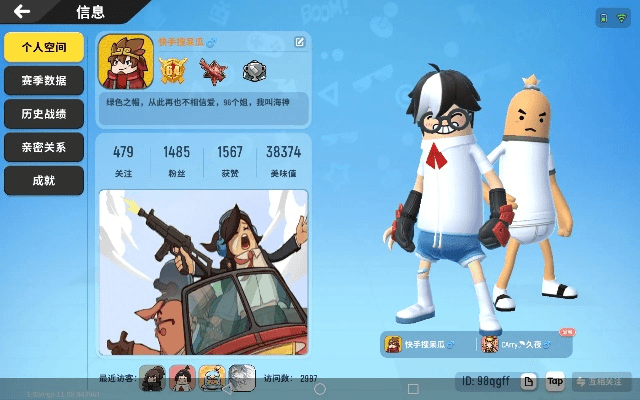
Task: Copy the player ID with the copy icon
Action: coord(530,381)
